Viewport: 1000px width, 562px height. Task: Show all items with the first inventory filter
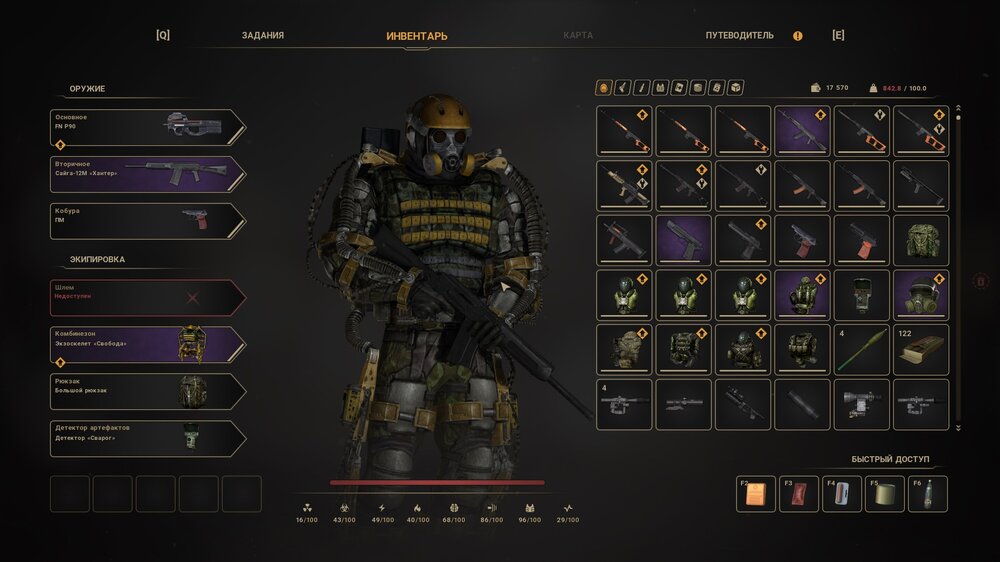click(x=603, y=88)
